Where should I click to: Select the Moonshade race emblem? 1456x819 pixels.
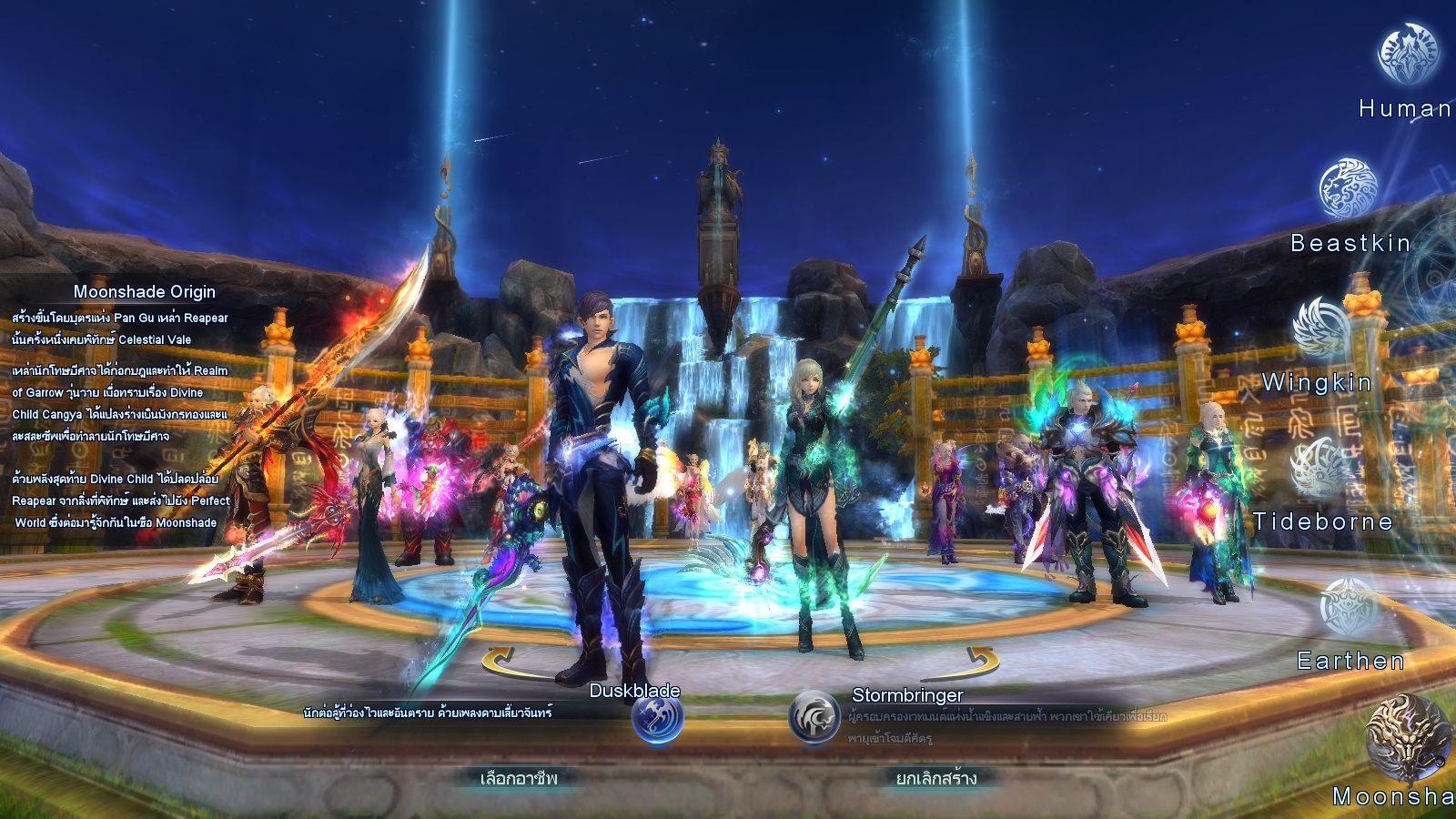[1407, 737]
